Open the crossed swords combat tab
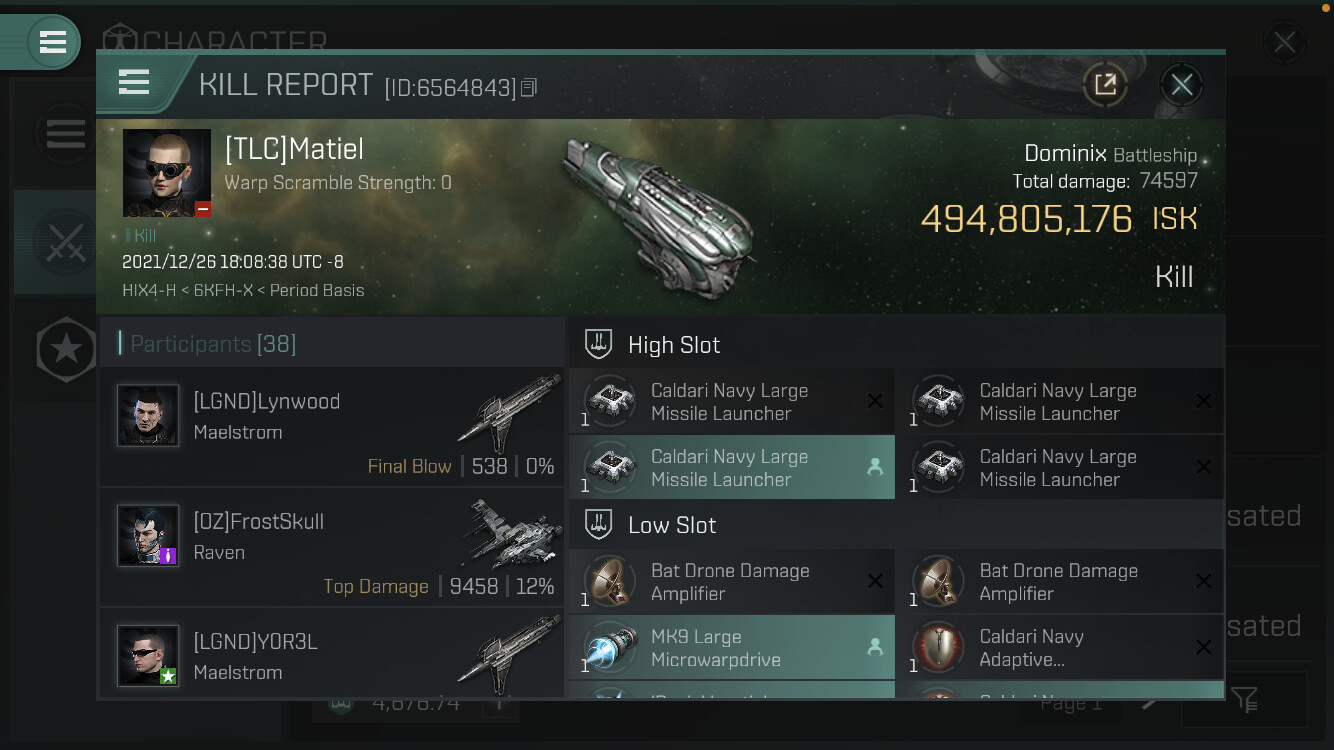The width and height of the screenshot is (1334, 750). tap(64, 242)
